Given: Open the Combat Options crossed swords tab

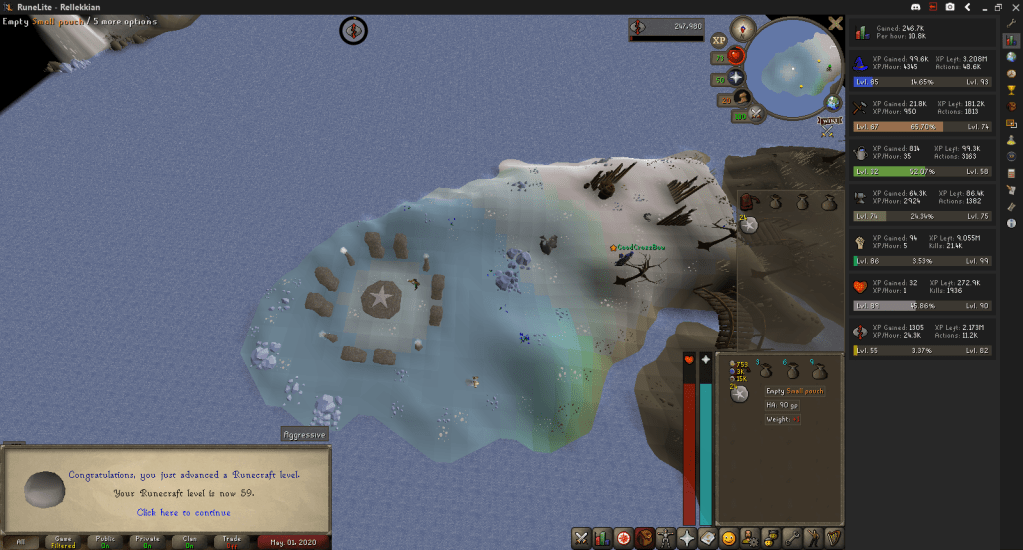Looking at the screenshot, I should pyautogui.click(x=580, y=538).
